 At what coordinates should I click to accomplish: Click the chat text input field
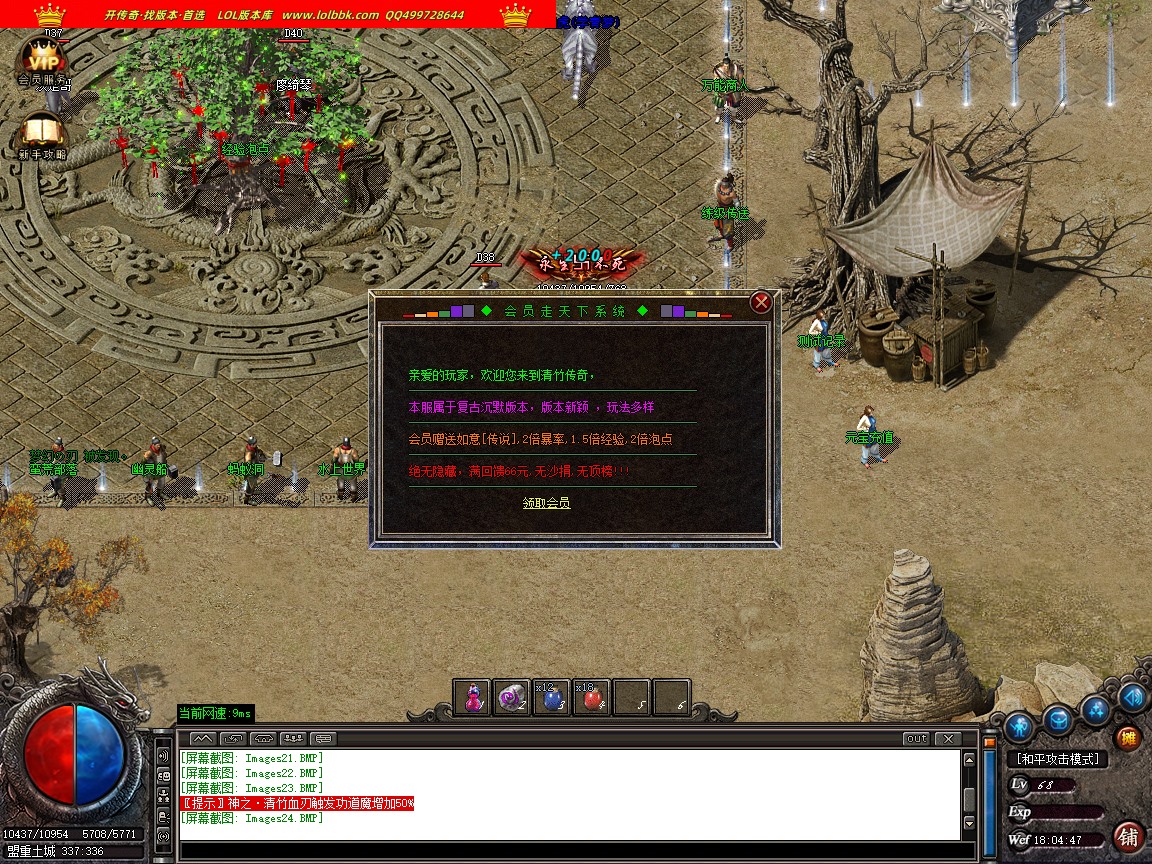point(570,848)
